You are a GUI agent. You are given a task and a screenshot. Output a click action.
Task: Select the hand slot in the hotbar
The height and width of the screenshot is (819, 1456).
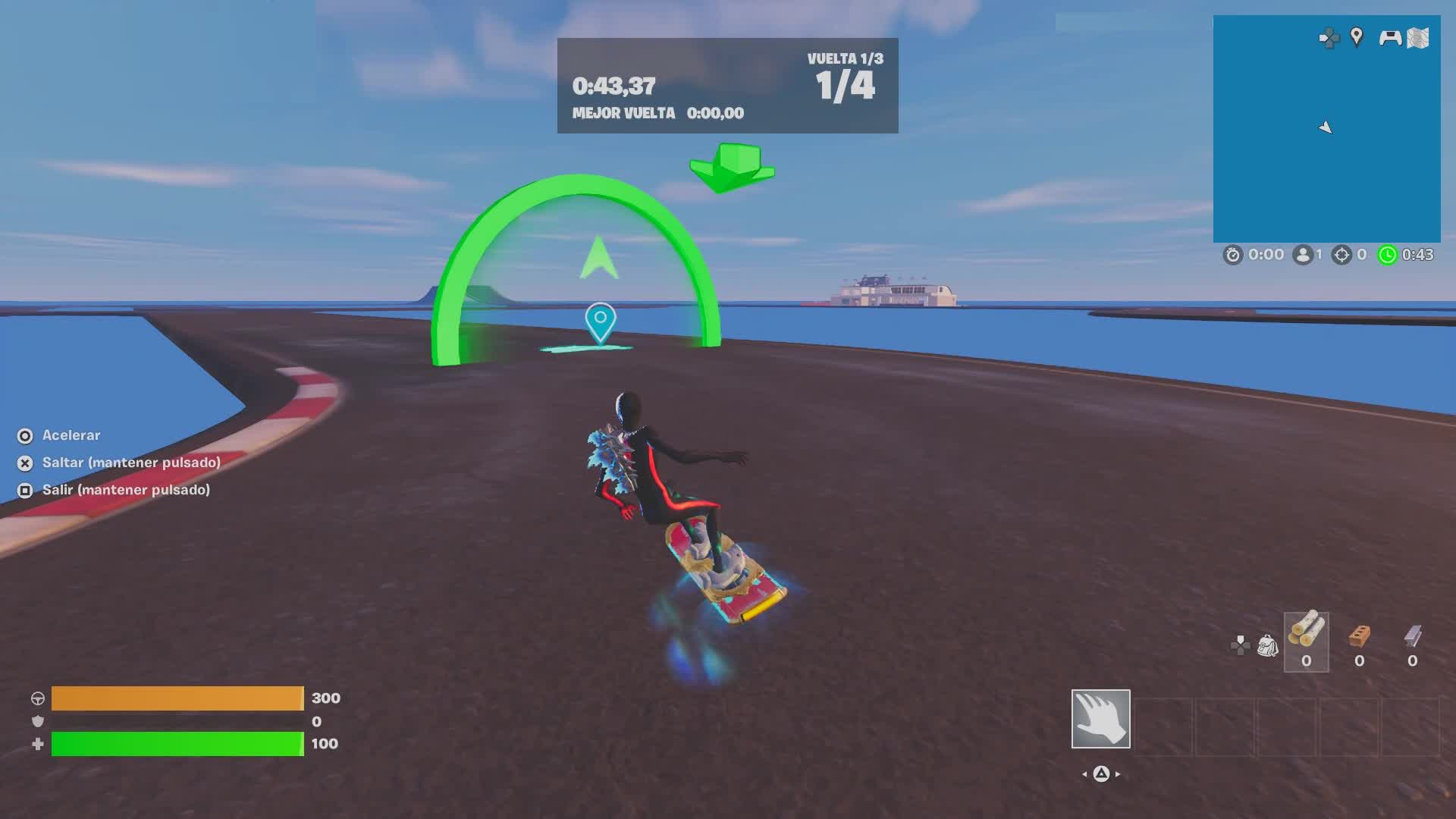tap(1100, 718)
